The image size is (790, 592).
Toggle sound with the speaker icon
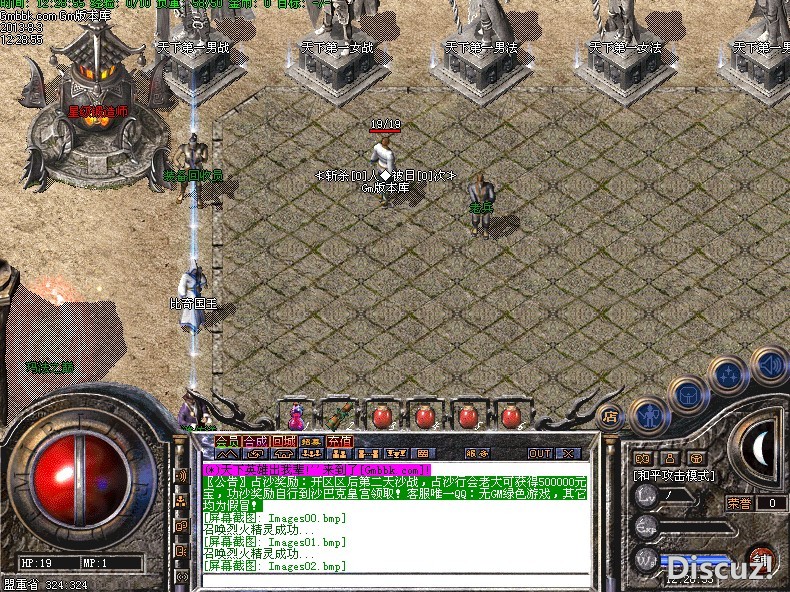click(769, 364)
